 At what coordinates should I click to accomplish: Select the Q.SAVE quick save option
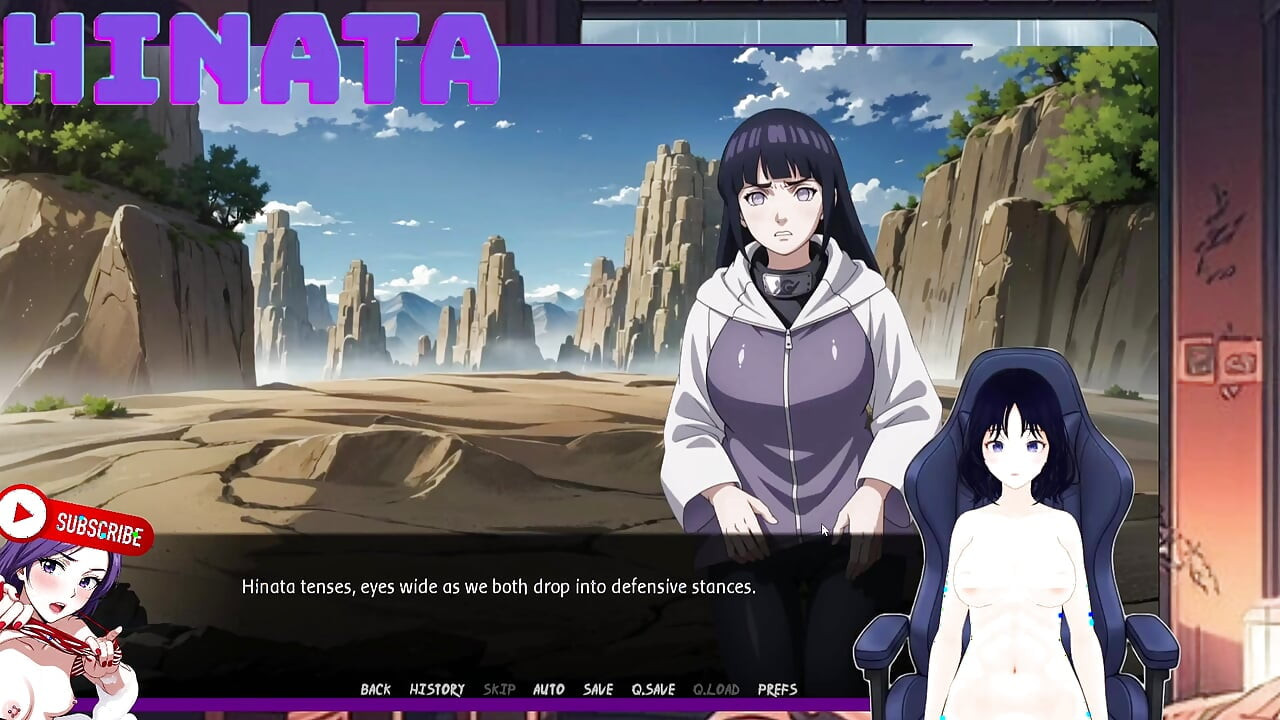click(x=652, y=689)
